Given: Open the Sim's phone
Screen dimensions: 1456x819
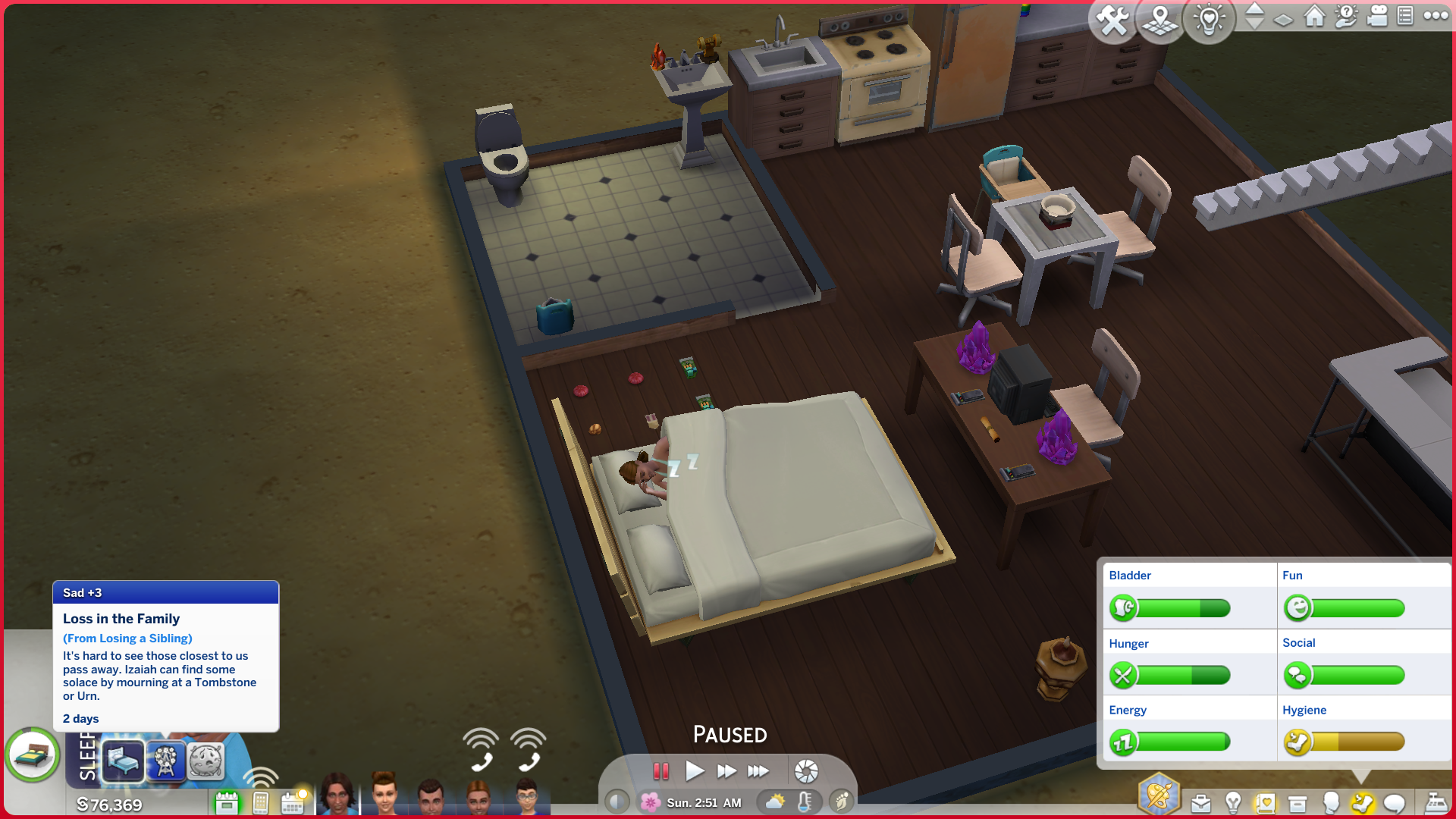Looking at the screenshot, I should point(260,802).
